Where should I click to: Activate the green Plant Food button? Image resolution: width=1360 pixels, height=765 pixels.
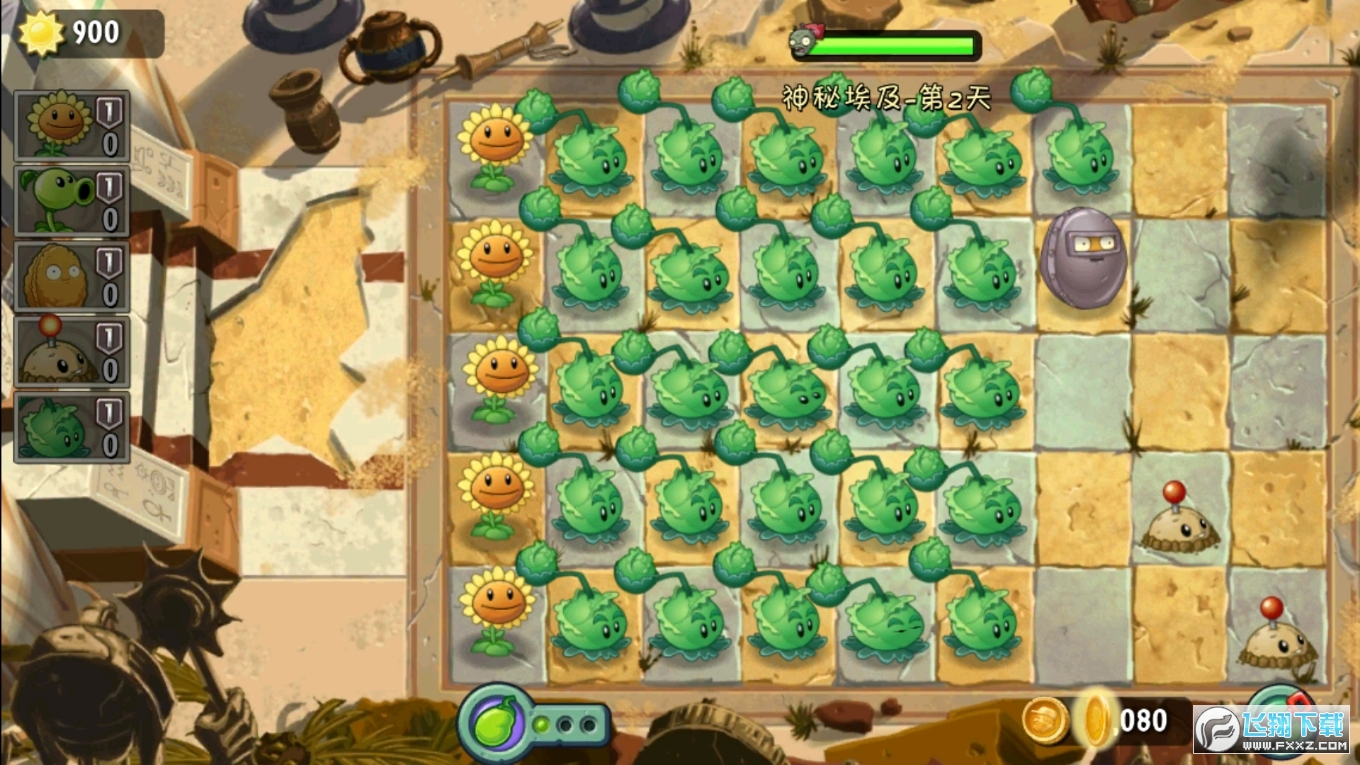pos(495,723)
